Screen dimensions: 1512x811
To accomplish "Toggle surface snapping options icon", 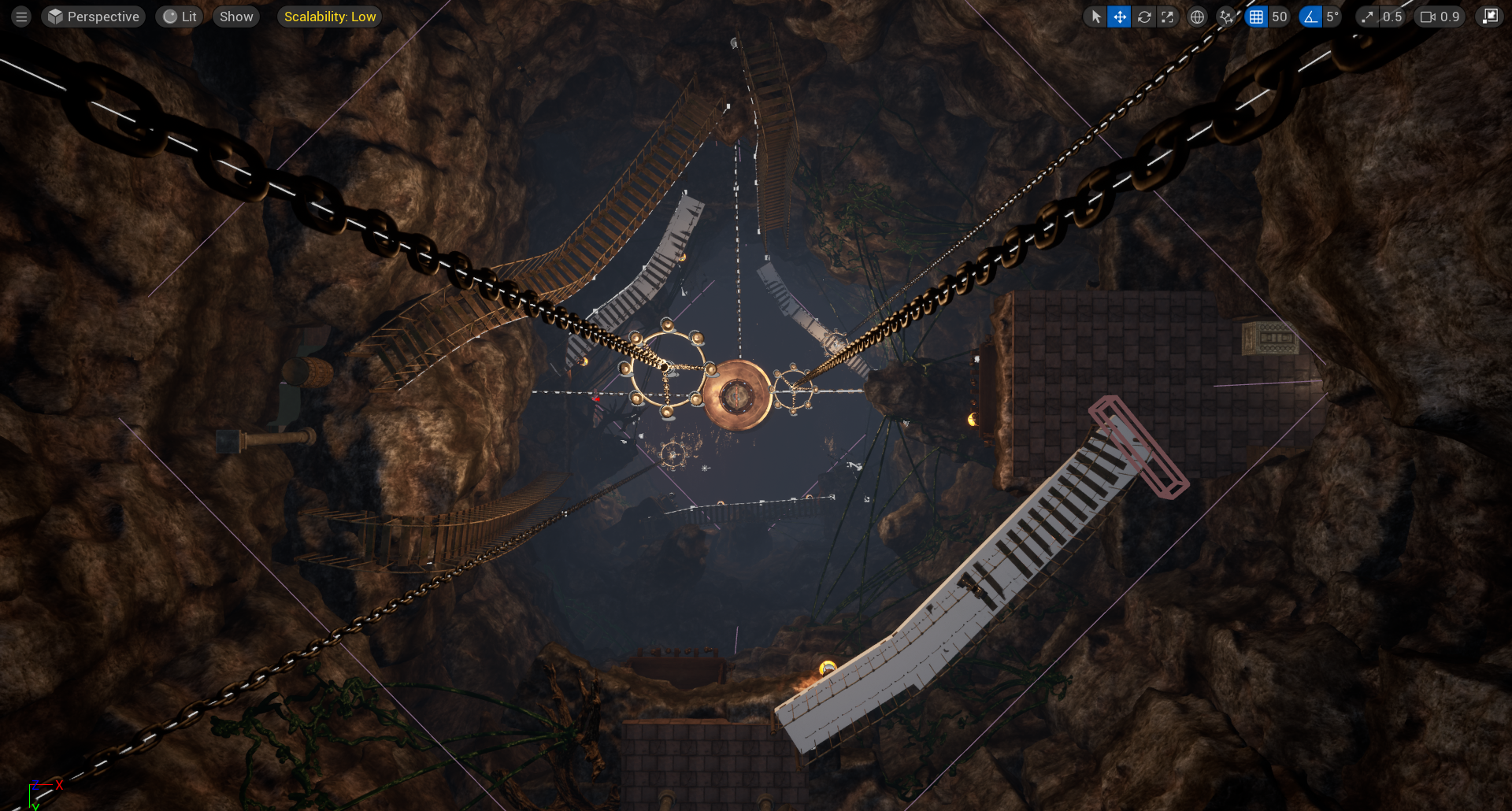I will click(x=1226, y=17).
